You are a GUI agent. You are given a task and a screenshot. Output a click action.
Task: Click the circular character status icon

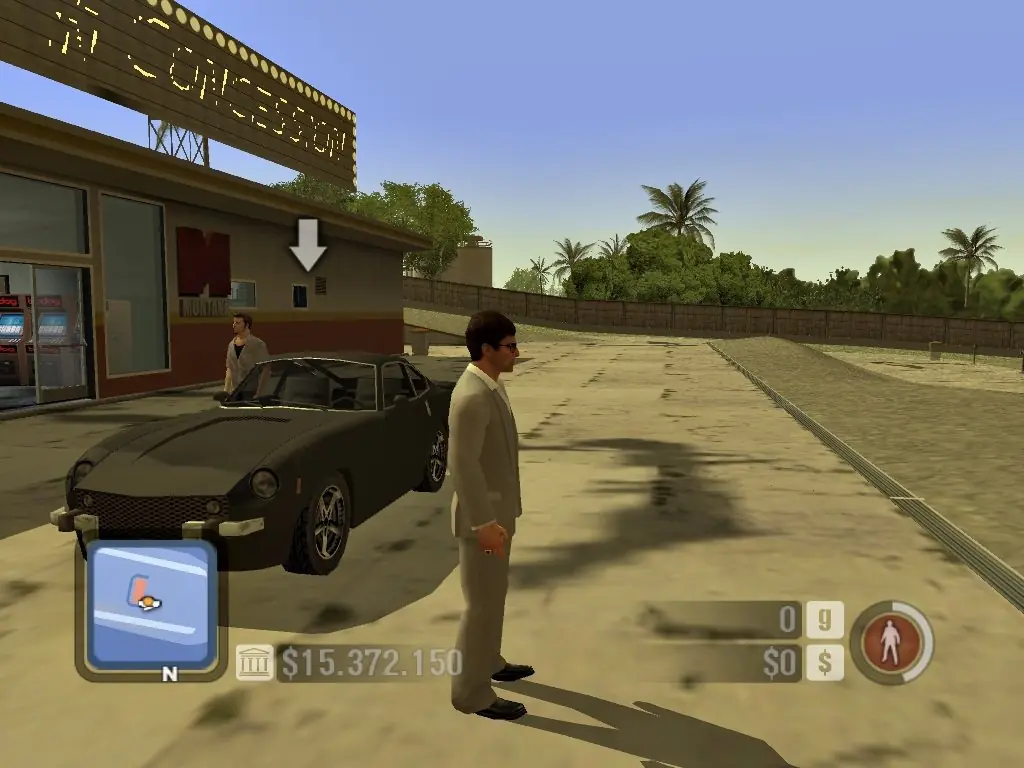(x=891, y=642)
